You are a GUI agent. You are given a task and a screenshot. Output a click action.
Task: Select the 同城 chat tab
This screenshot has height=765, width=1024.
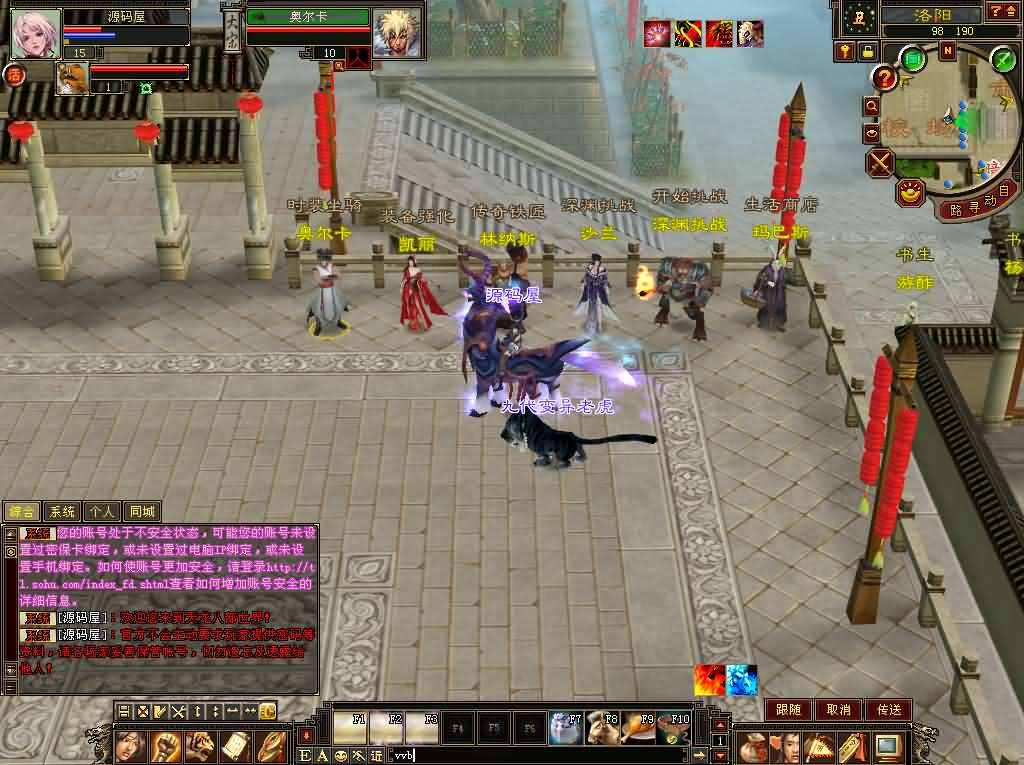pos(142,511)
